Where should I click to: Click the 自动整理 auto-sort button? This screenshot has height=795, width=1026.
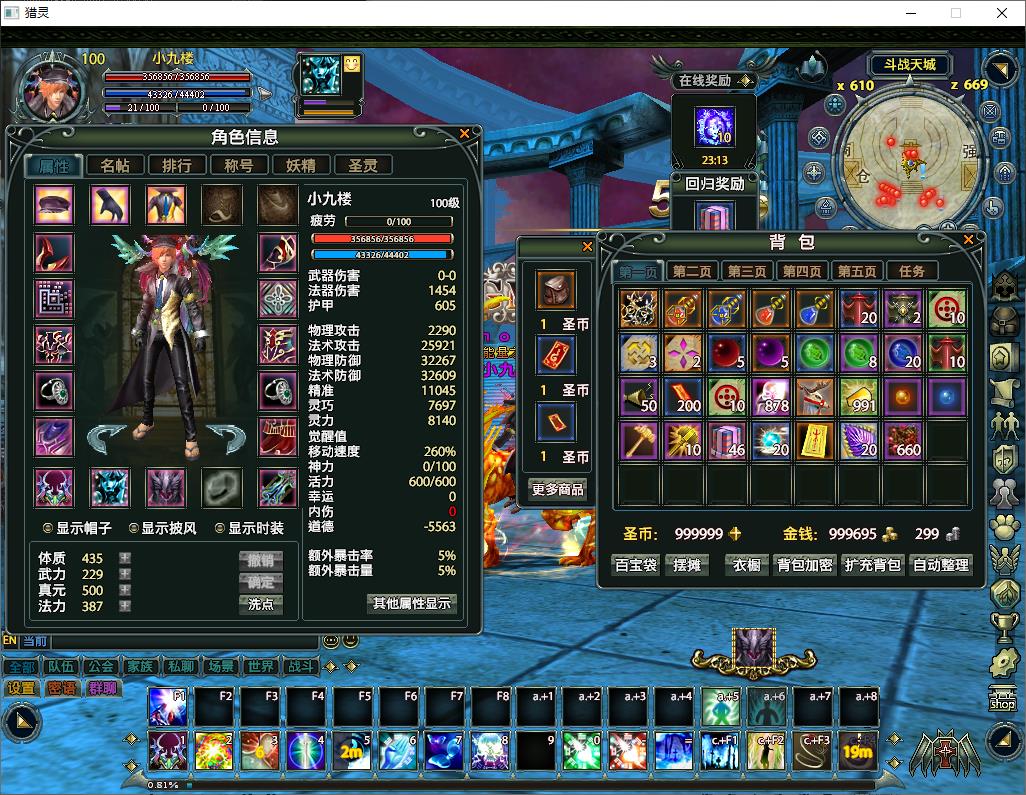click(x=941, y=565)
